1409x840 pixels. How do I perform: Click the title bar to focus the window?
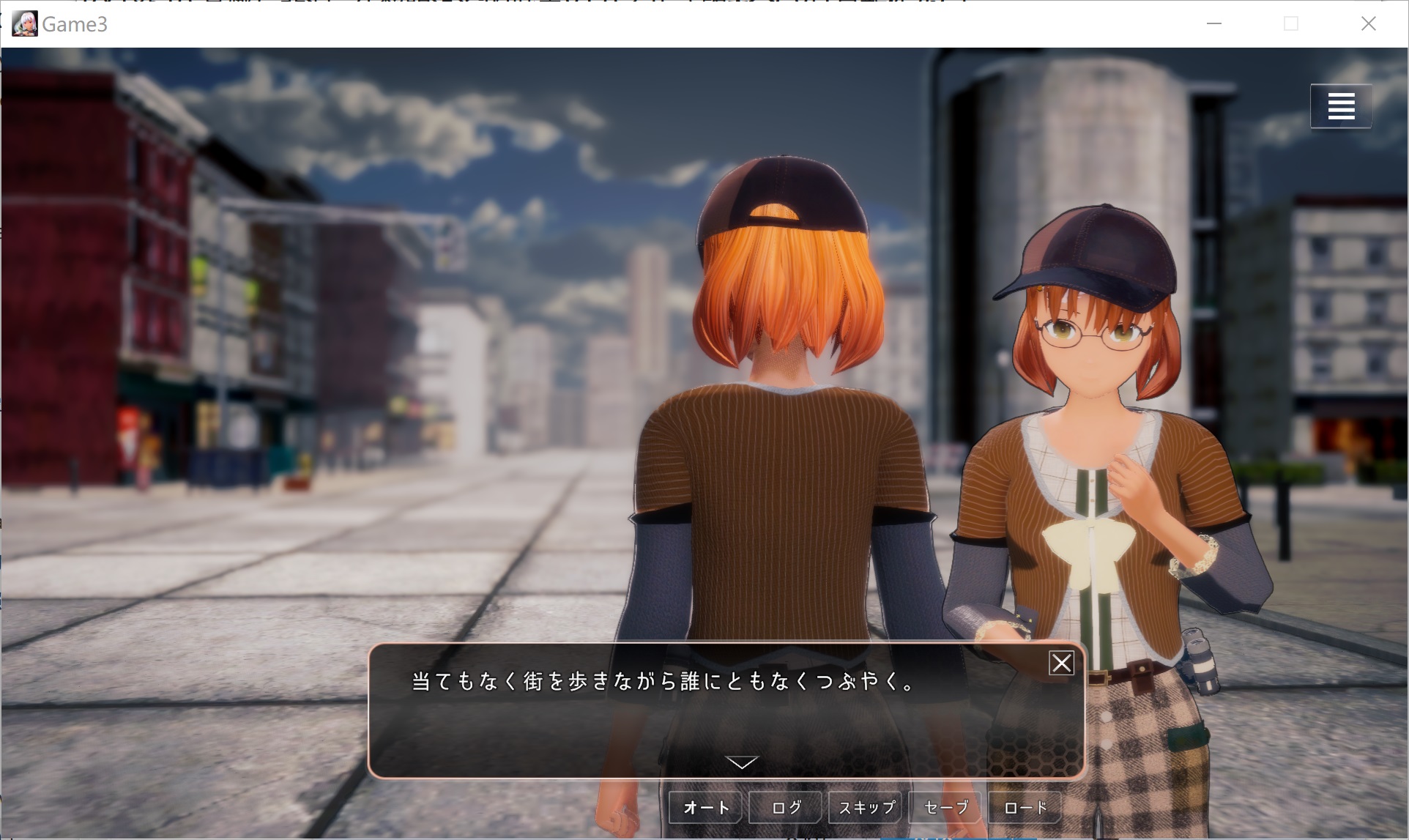pos(586,23)
